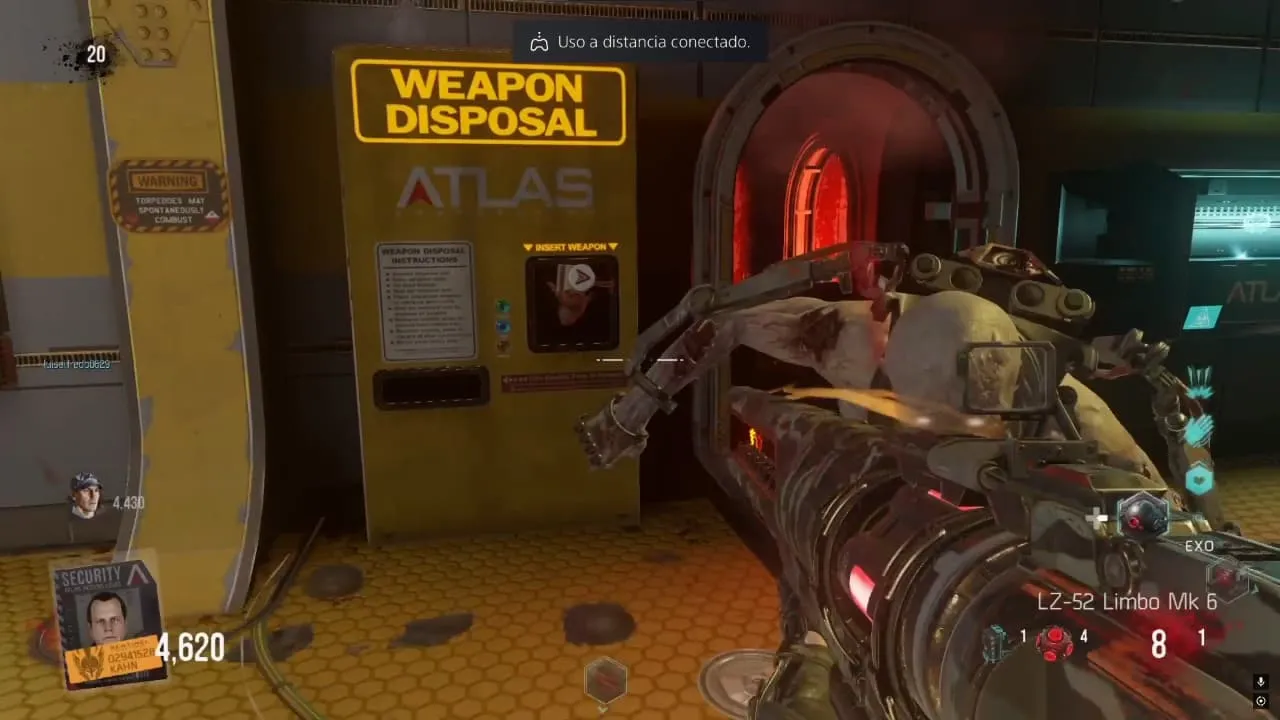Viewport: 1280px width, 720px height.
Task: Select the teal slam exo upgrade icon
Action: [x=1200, y=383]
